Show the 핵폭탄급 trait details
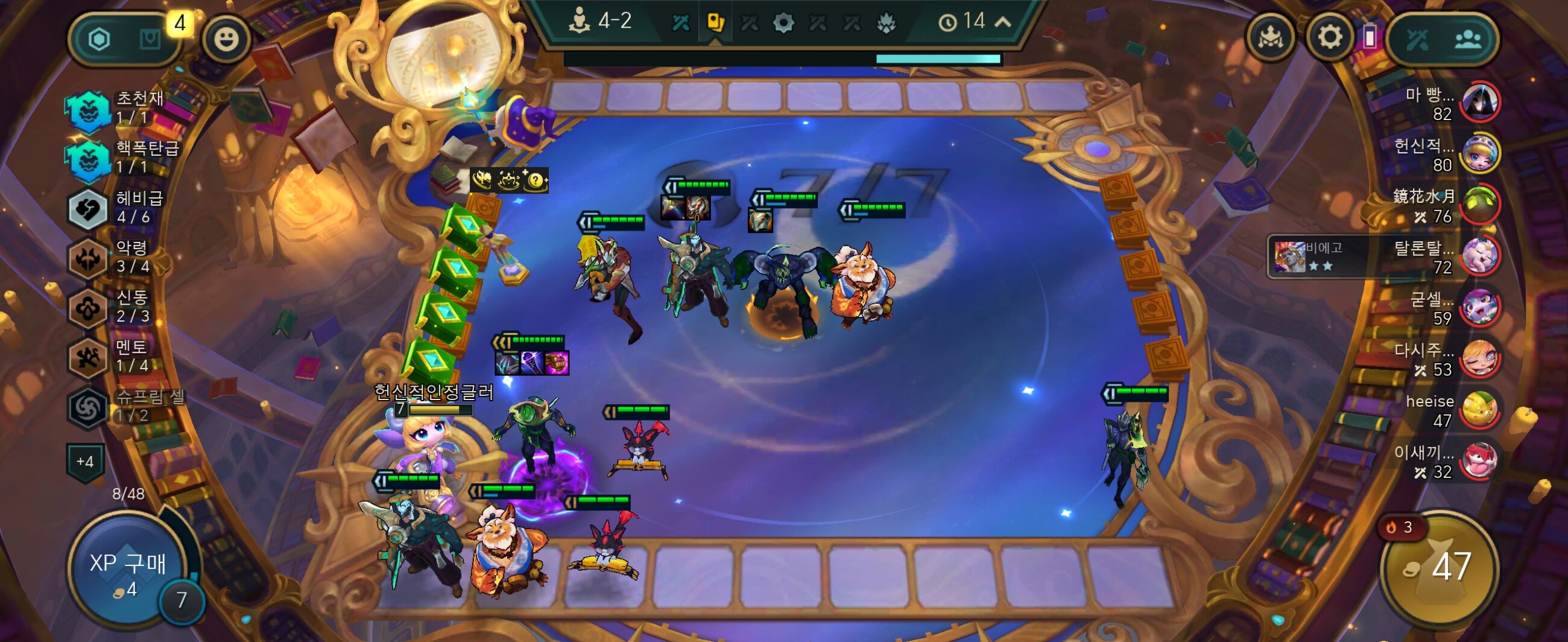Screen dimensions: 1568x642 [x=88, y=159]
